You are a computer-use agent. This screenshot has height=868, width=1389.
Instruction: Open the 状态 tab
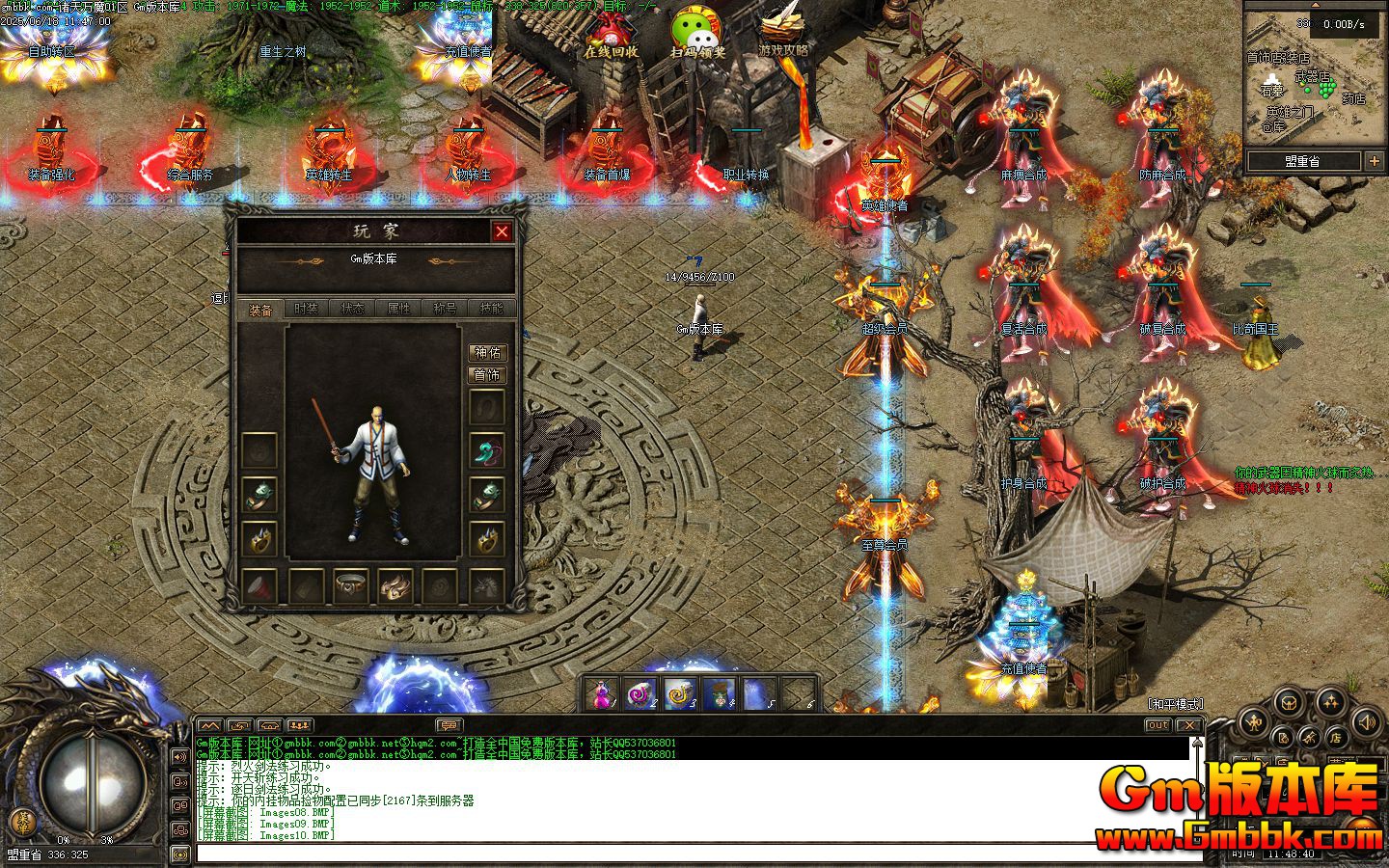click(x=353, y=309)
